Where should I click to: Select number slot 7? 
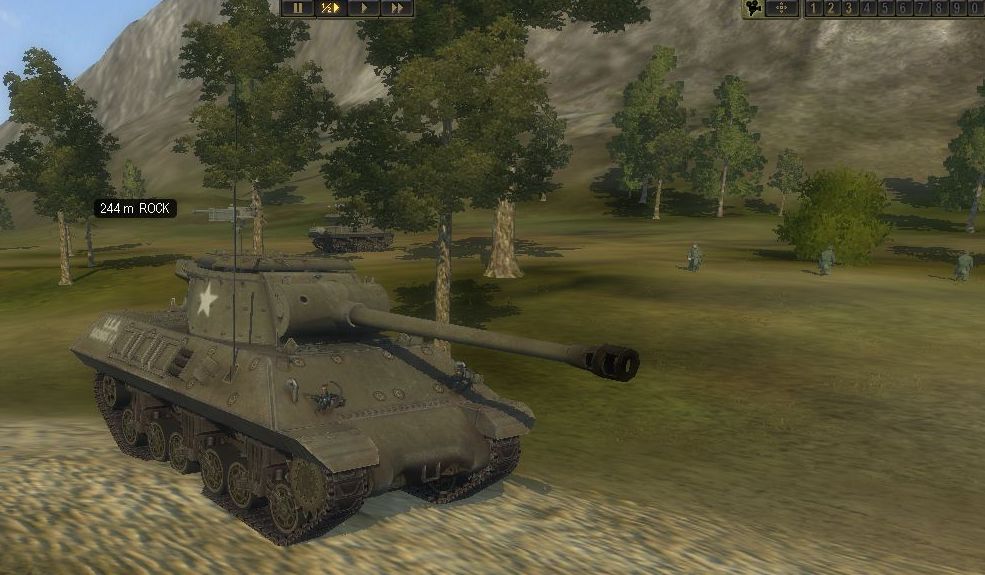tap(921, 8)
